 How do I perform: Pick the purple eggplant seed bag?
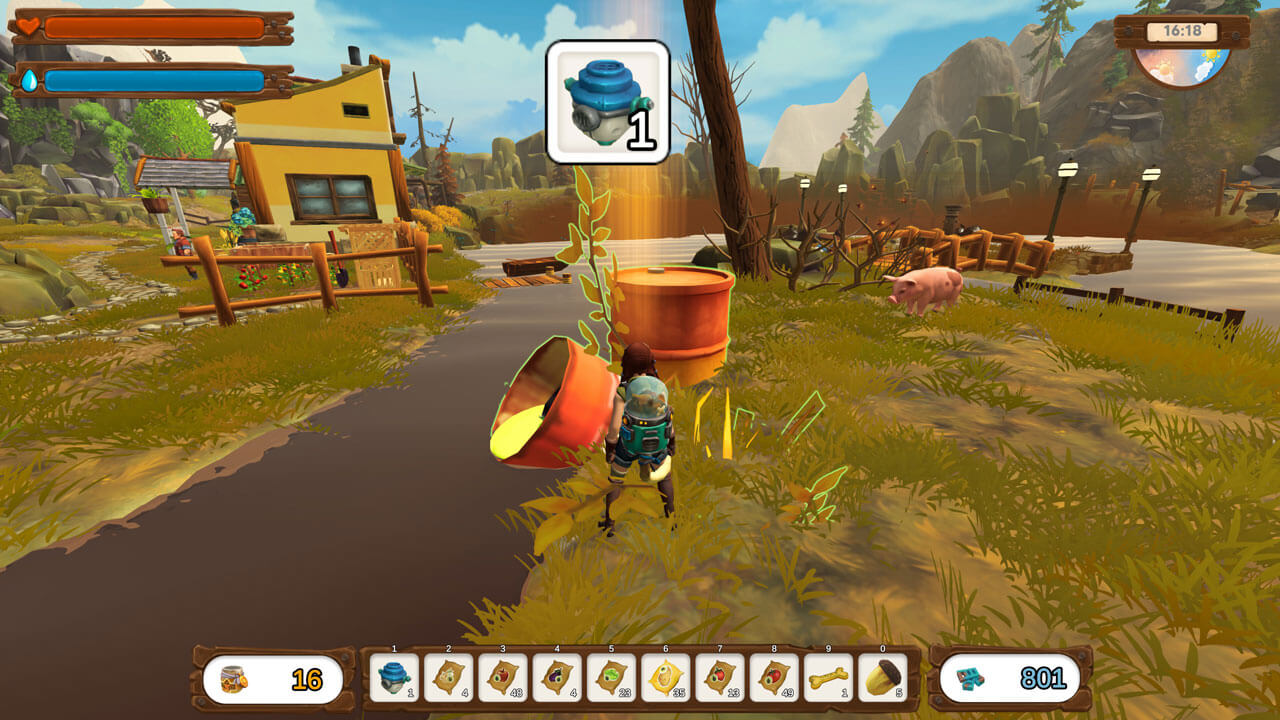557,678
